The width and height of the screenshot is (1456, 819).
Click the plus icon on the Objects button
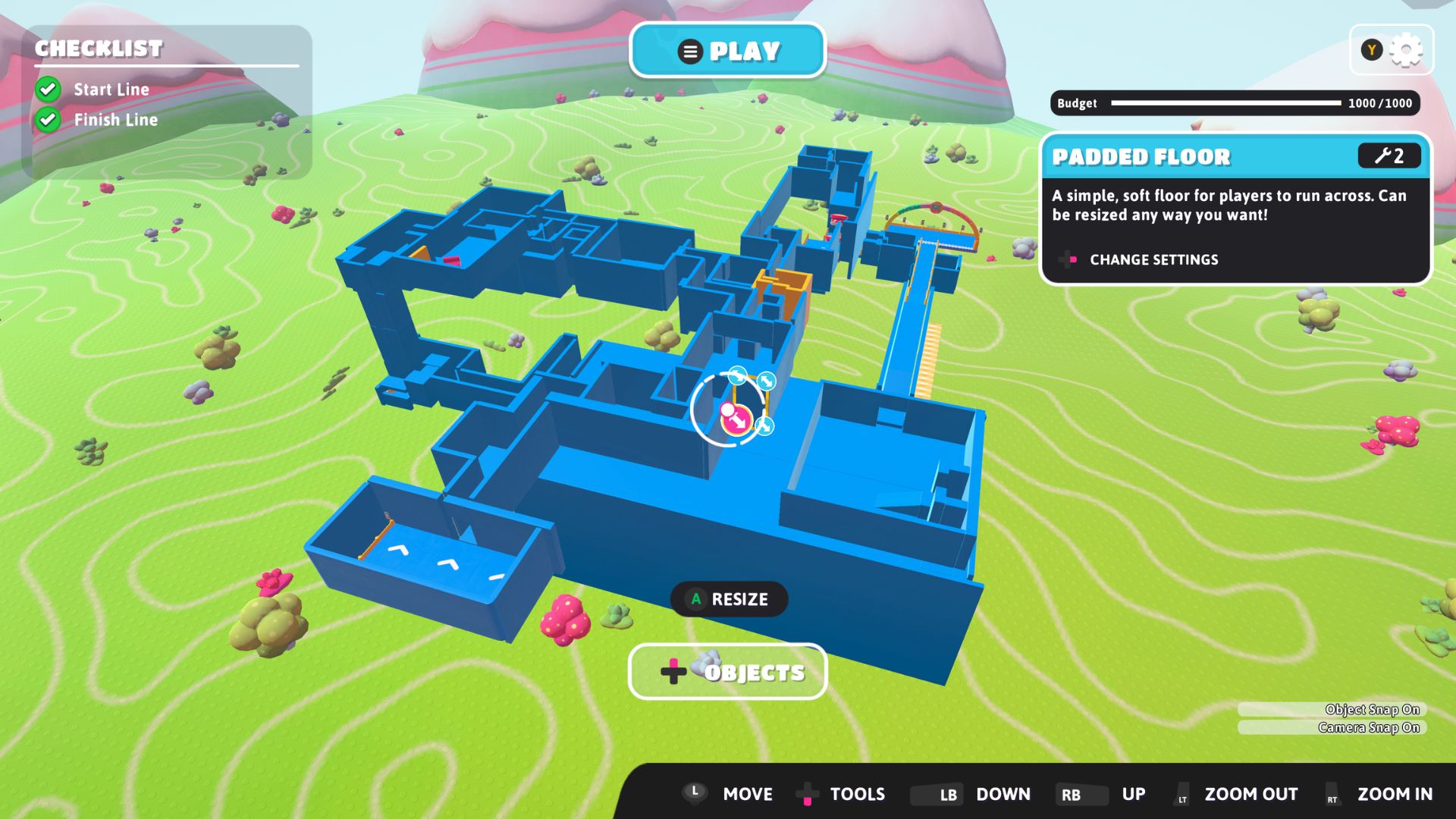(x=672, y=671)
